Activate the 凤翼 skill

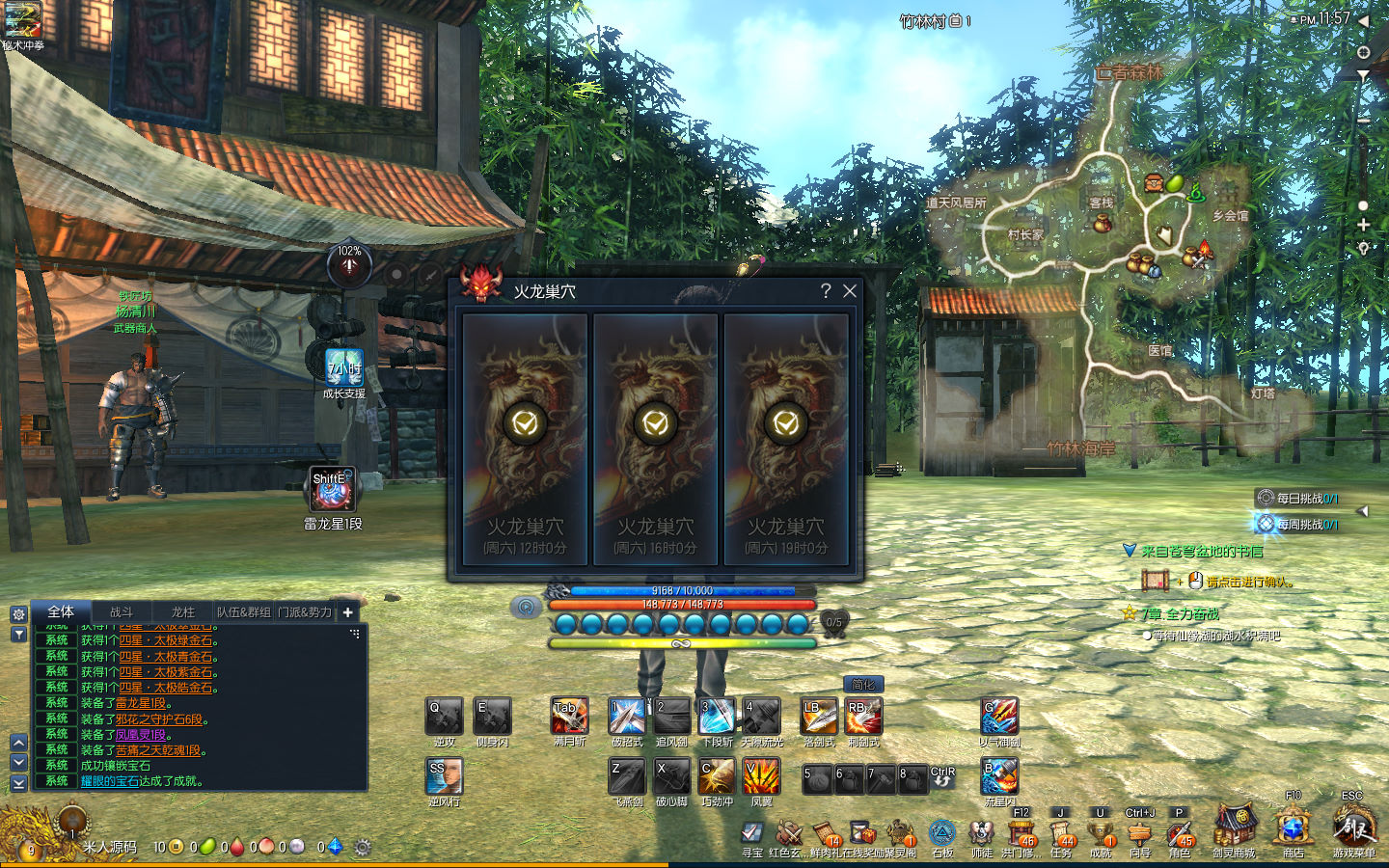(x=761, y=776)
